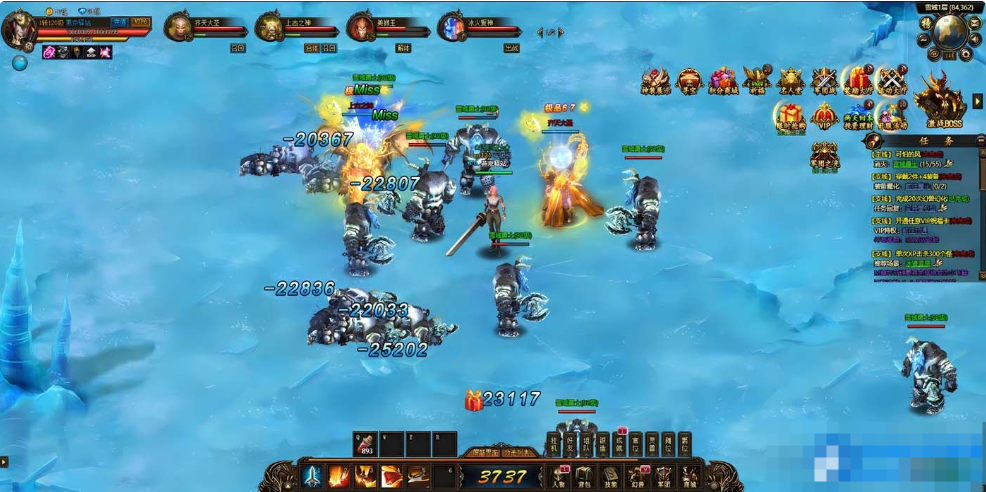Open the VIP icon
Screen dimensions: 986x492
click(825, 115)
